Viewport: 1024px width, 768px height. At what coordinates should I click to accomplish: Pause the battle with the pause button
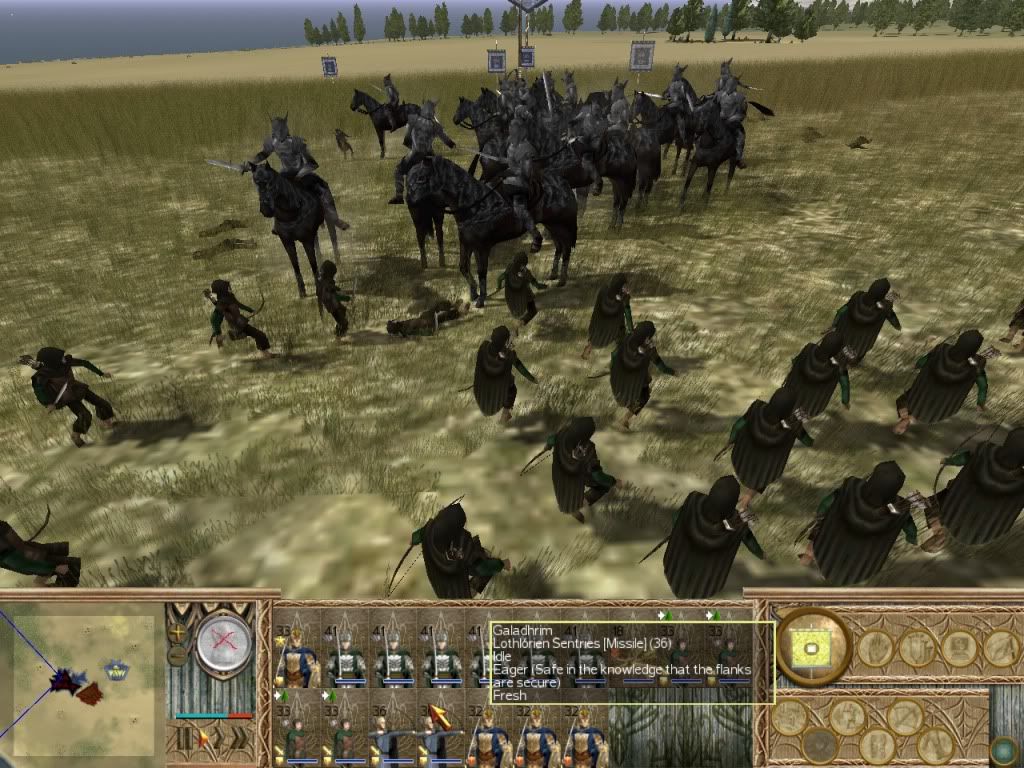[x=183, y=740]
